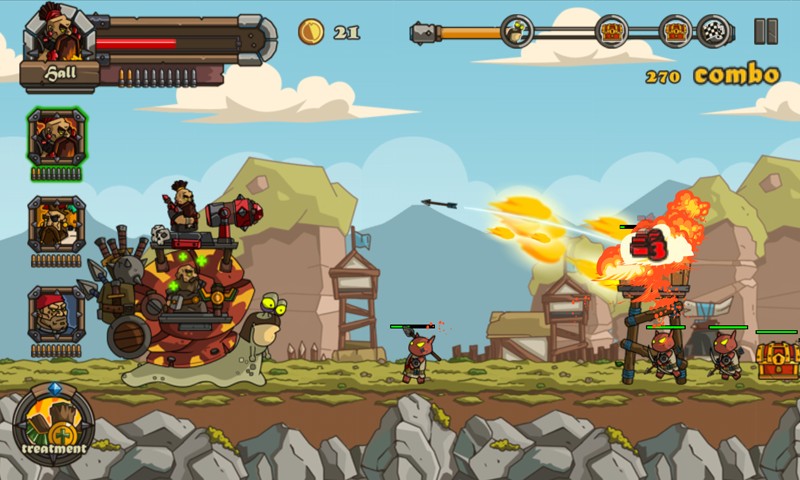Select the green-highlighted mohawk hero portrait
Image resolution: width=800 pixels, height=480 pixels.
tap(57, 138)
